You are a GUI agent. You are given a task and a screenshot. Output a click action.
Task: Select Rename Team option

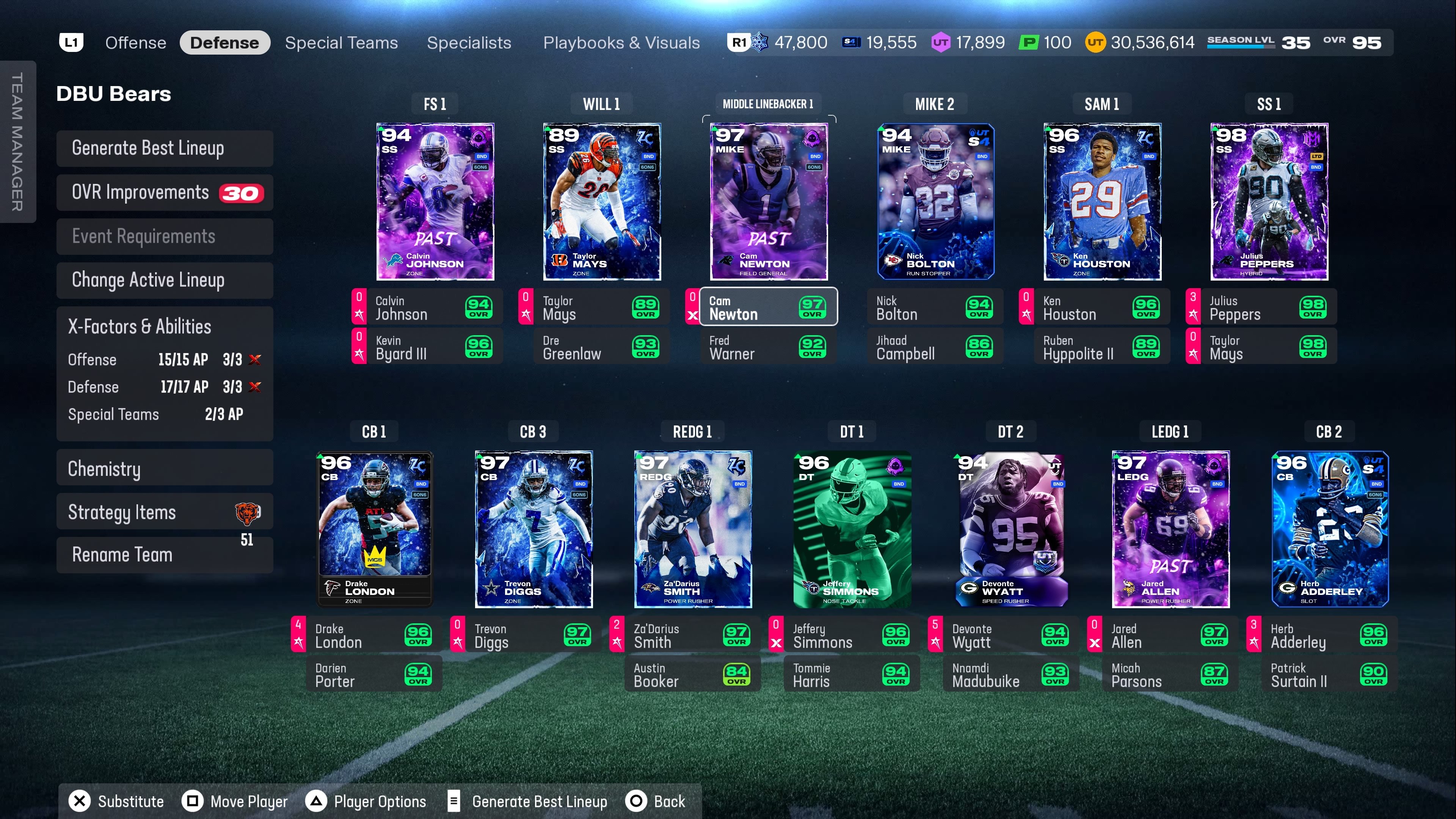pyautogui.click(x=165, y=555)
